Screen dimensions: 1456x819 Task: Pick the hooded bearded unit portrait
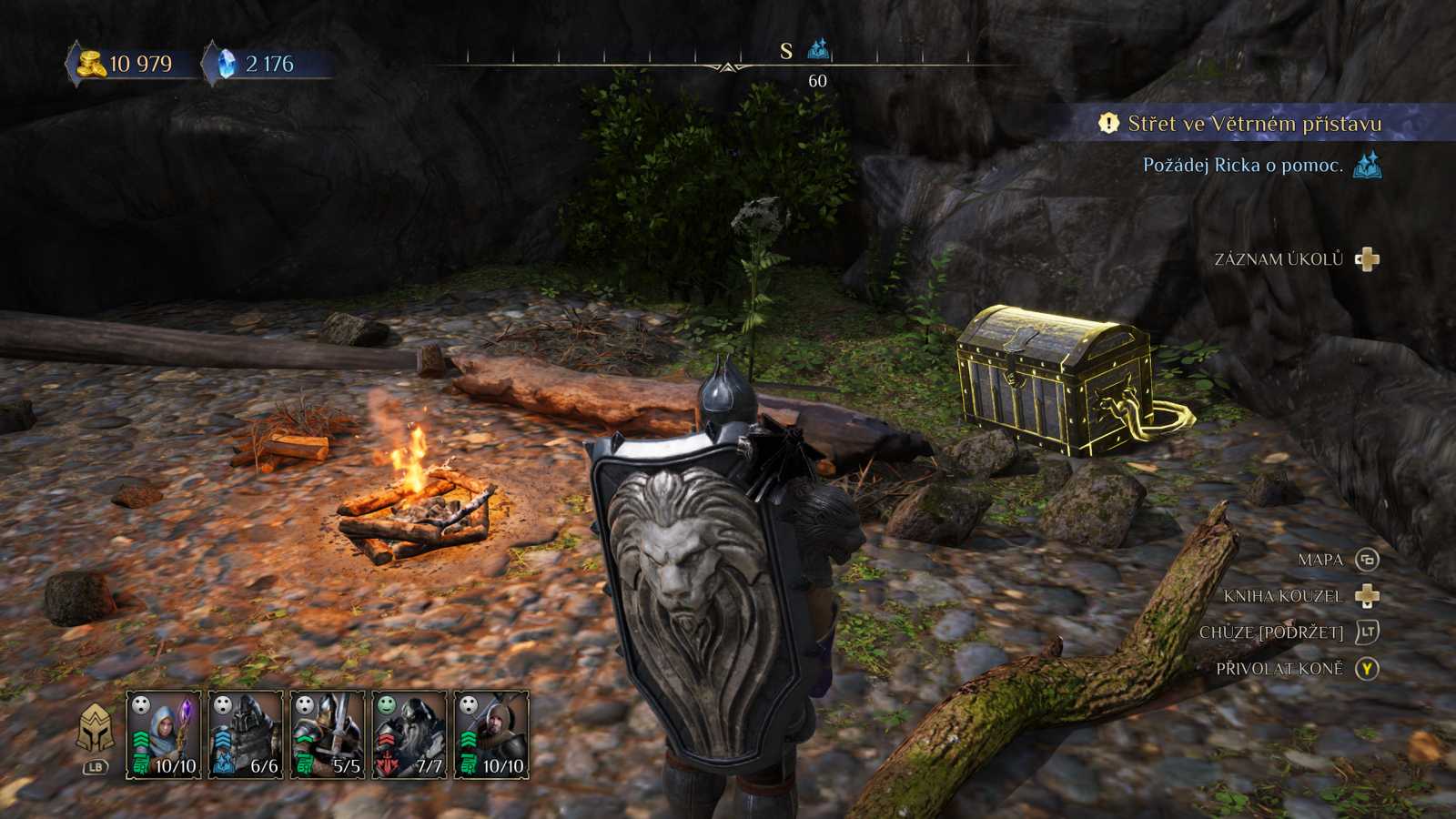click(x=491, y=734)
